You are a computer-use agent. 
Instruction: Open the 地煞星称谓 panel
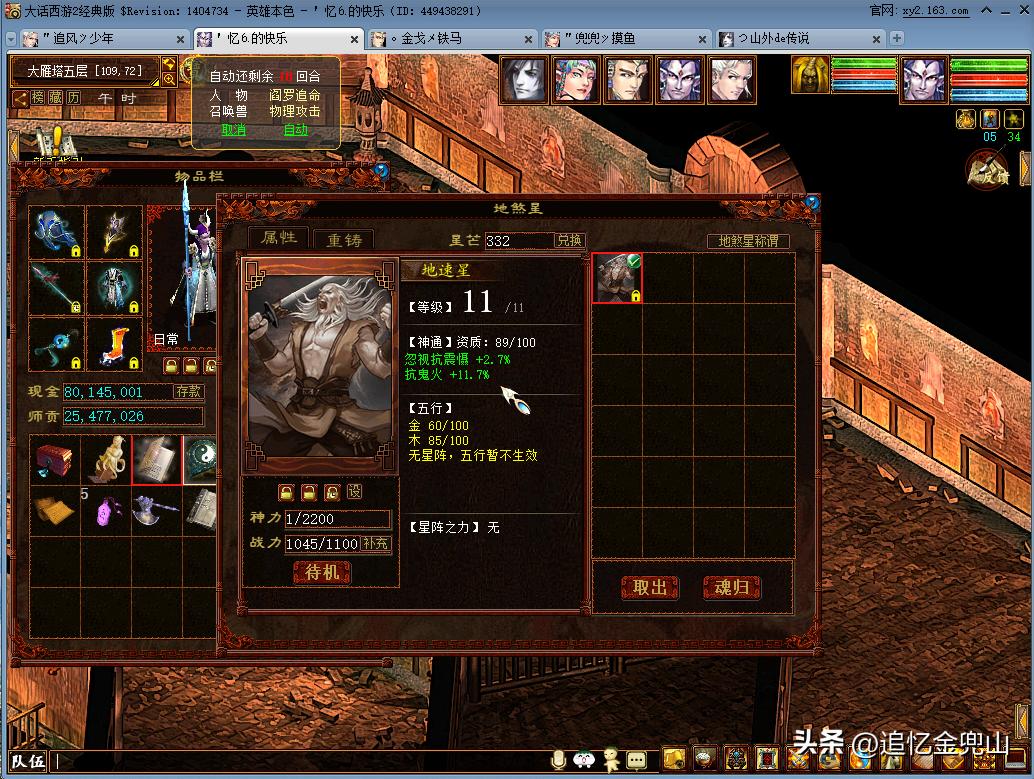tap(748, 241)
